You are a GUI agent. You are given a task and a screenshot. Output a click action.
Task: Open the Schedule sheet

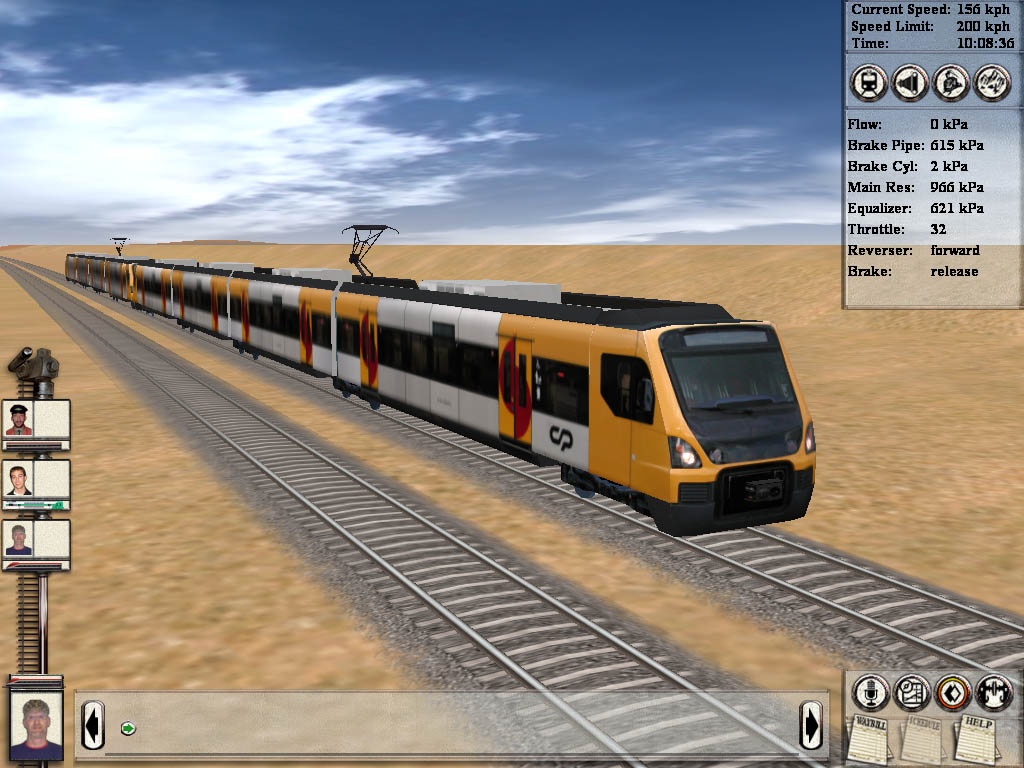[x=921, y=740]
